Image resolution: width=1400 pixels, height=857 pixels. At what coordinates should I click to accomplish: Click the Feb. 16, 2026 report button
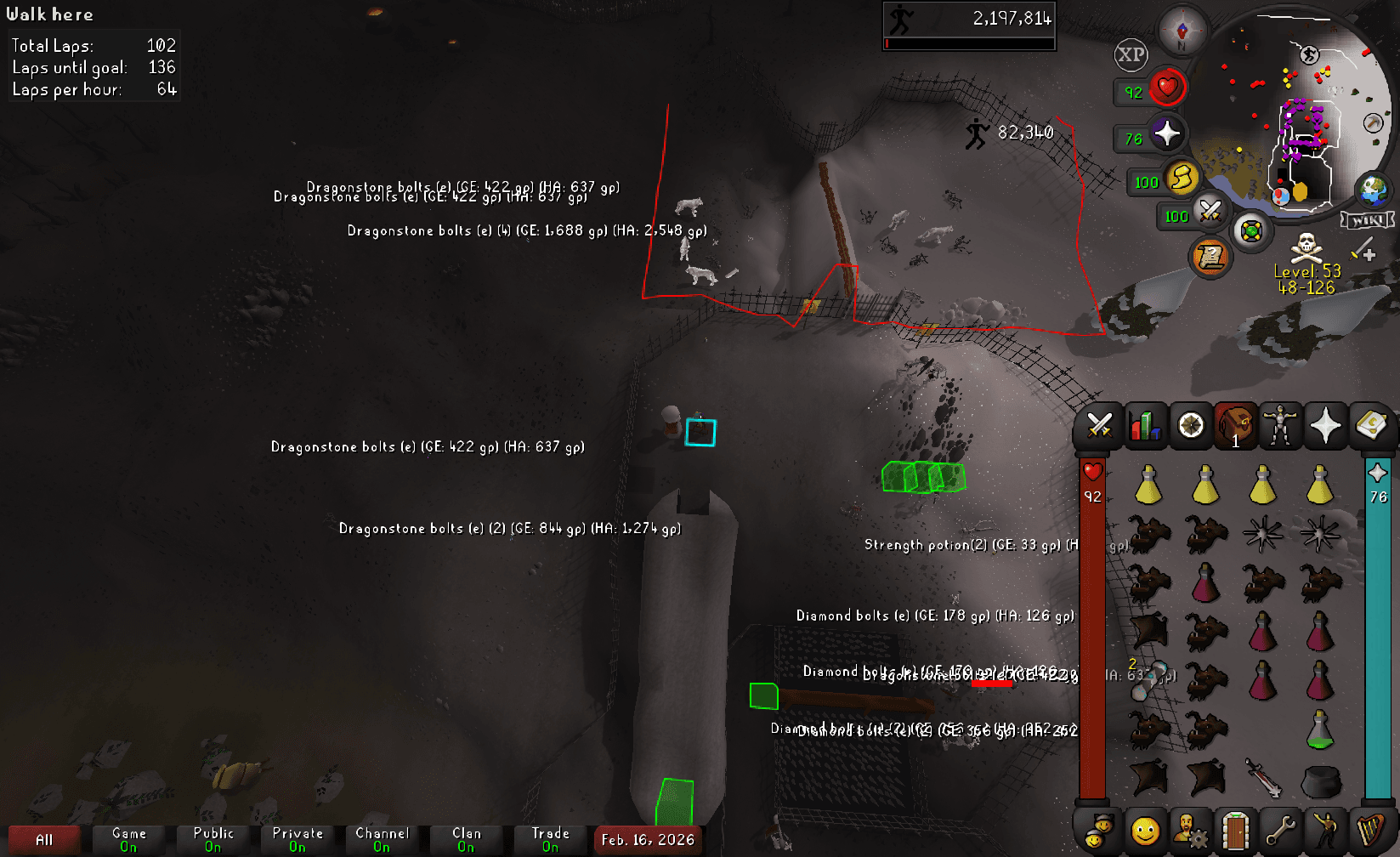(x=648, y=840)
